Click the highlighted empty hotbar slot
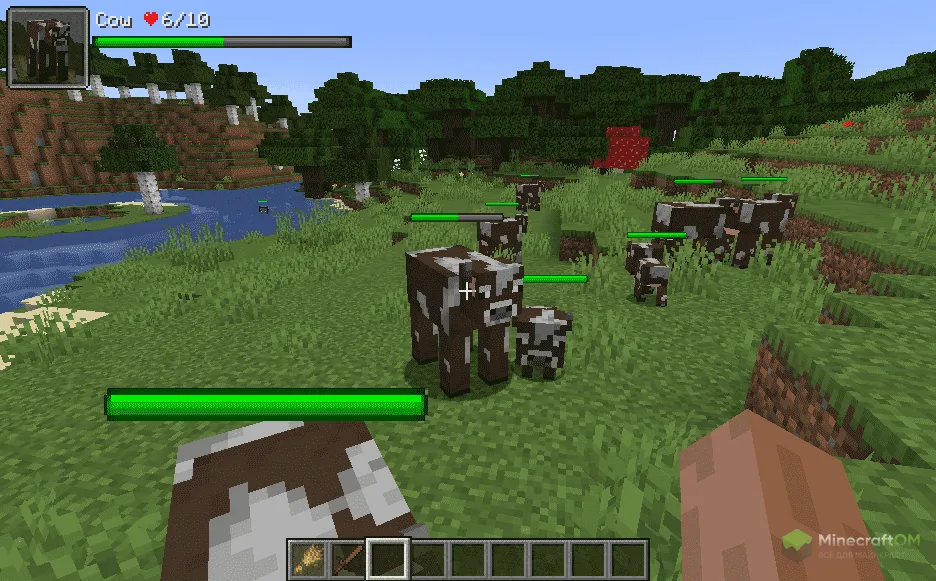The height and width of the screenshot is (581, 936). (388, 559)
